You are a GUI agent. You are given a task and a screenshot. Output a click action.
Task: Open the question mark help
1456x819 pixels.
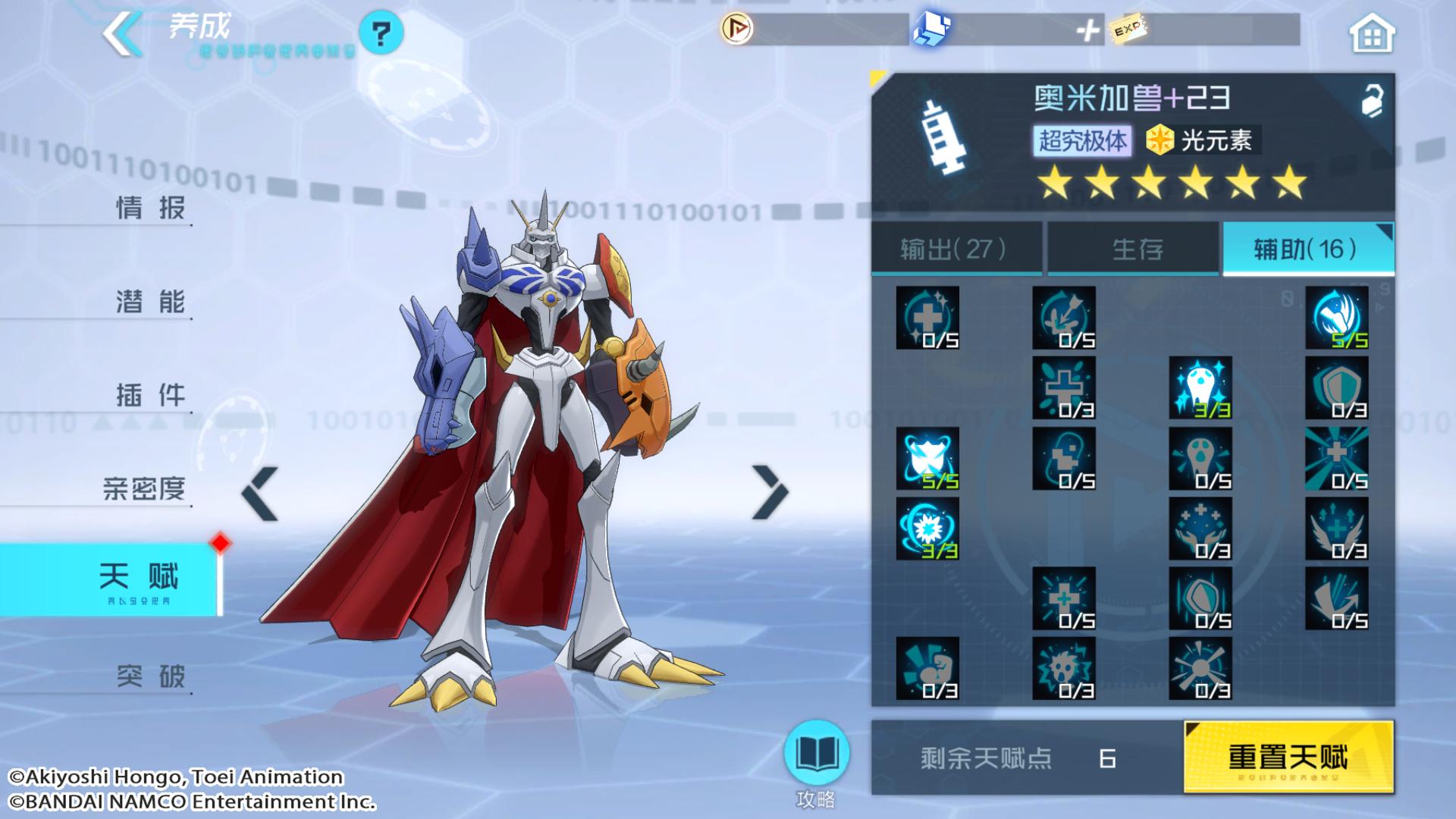tap(381, 33)
